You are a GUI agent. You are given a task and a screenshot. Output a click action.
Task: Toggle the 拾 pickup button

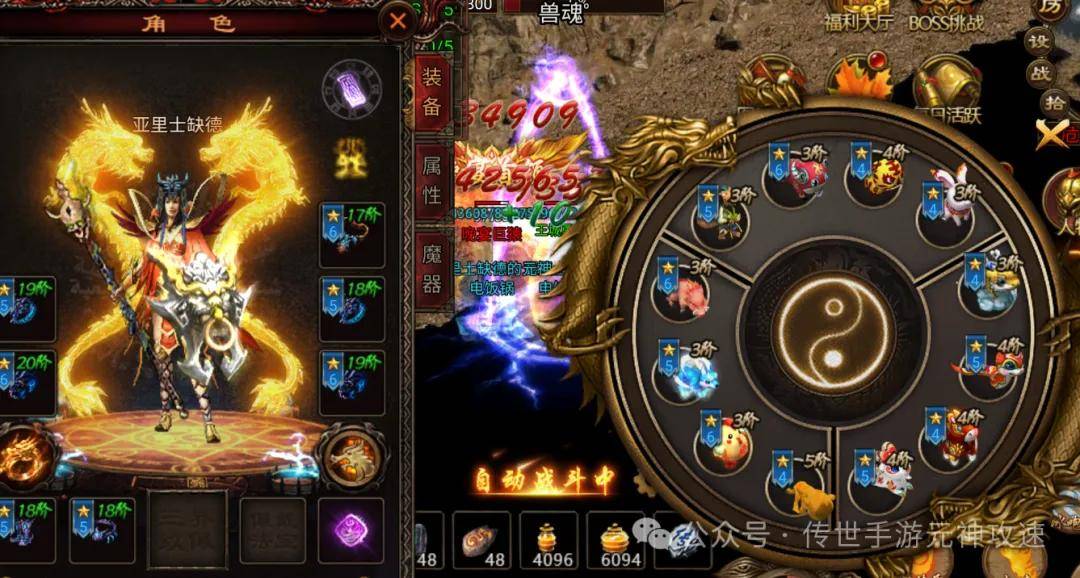pyautogui.click(x=1054, y=101)
